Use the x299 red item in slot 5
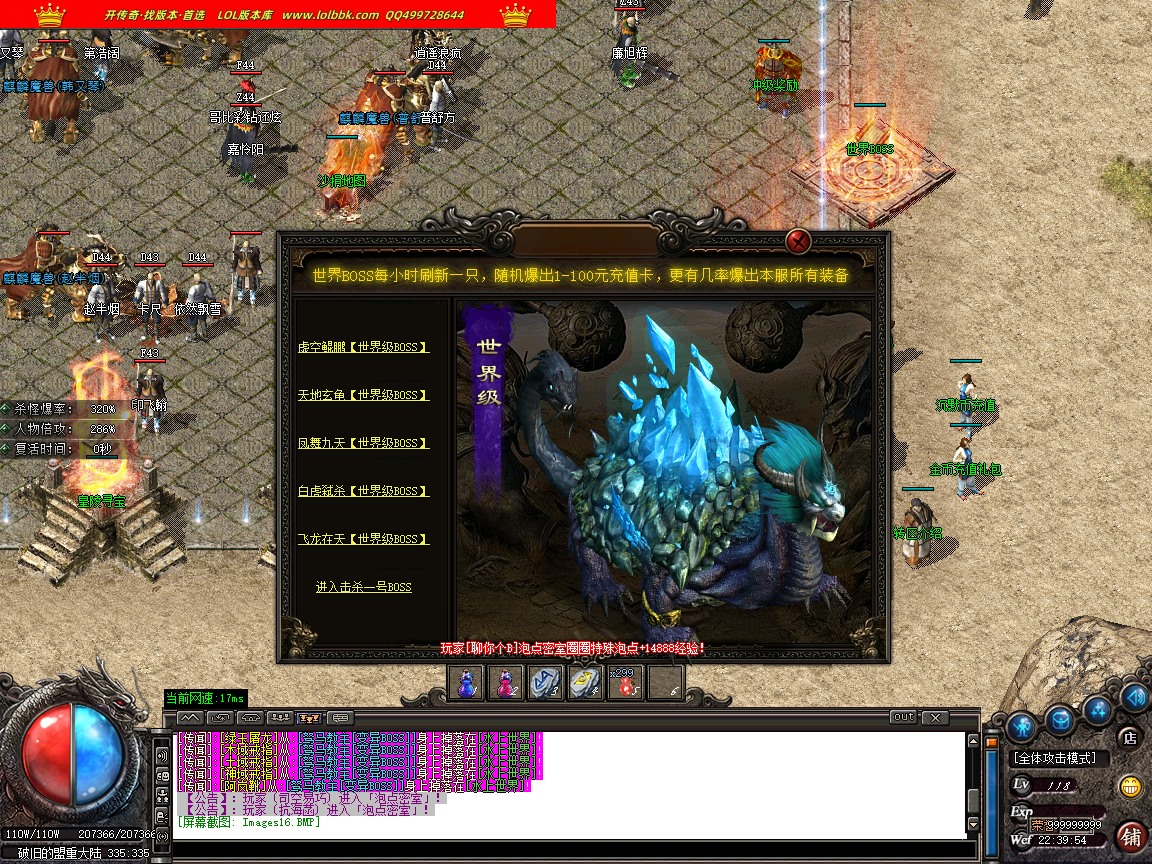The image size is (1152, 864). point(625,682)
